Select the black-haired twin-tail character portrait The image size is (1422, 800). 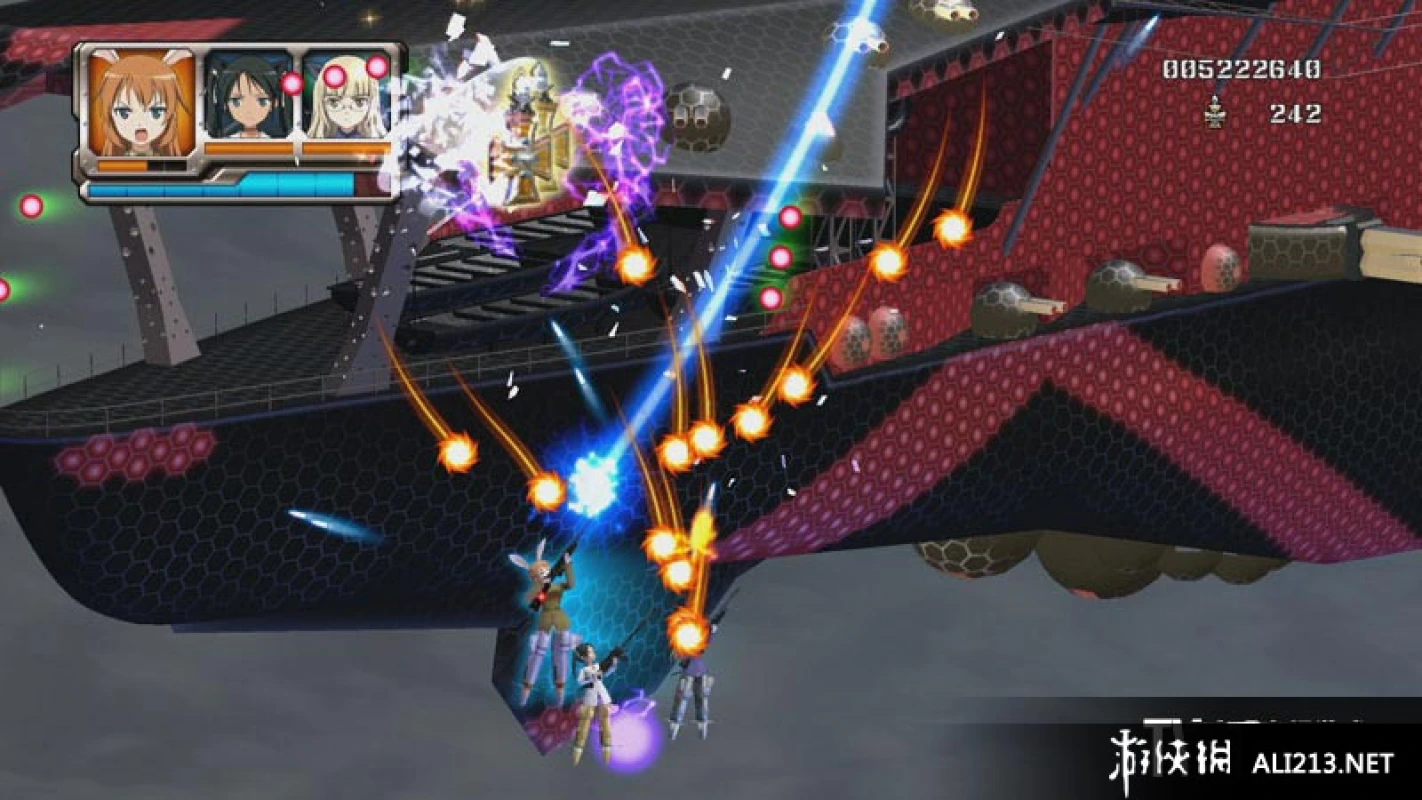pos(248,97)
